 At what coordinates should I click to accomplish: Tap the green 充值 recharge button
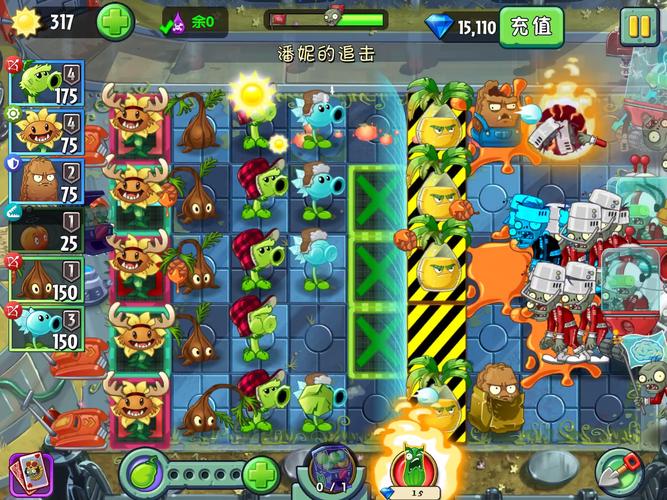click(530, 26)
